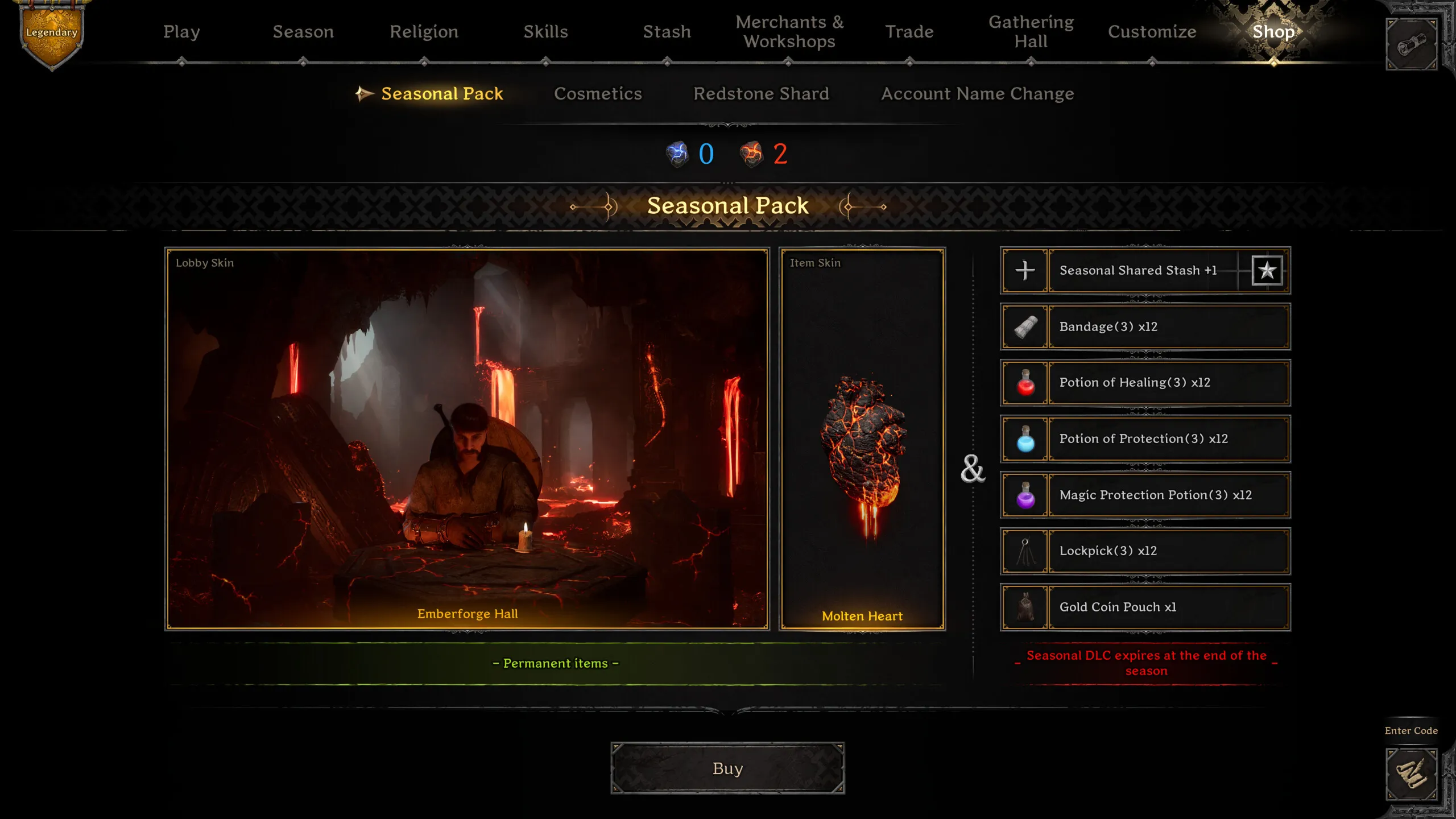The image size is (1456, 819).
Task: Click the Enter Code scroll button
Action: 1411,773
